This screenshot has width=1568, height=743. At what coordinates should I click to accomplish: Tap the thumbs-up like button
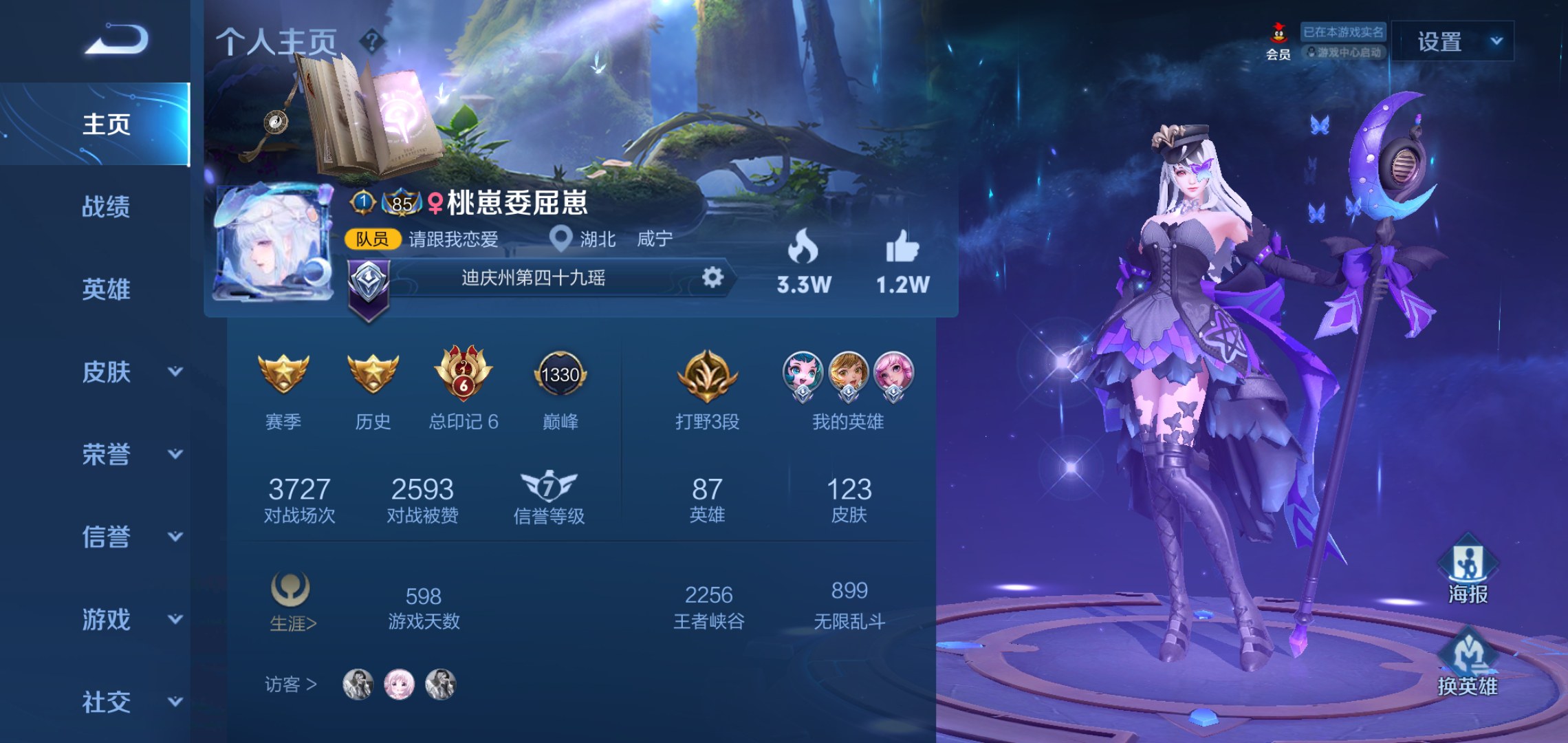tap(902, 247)
